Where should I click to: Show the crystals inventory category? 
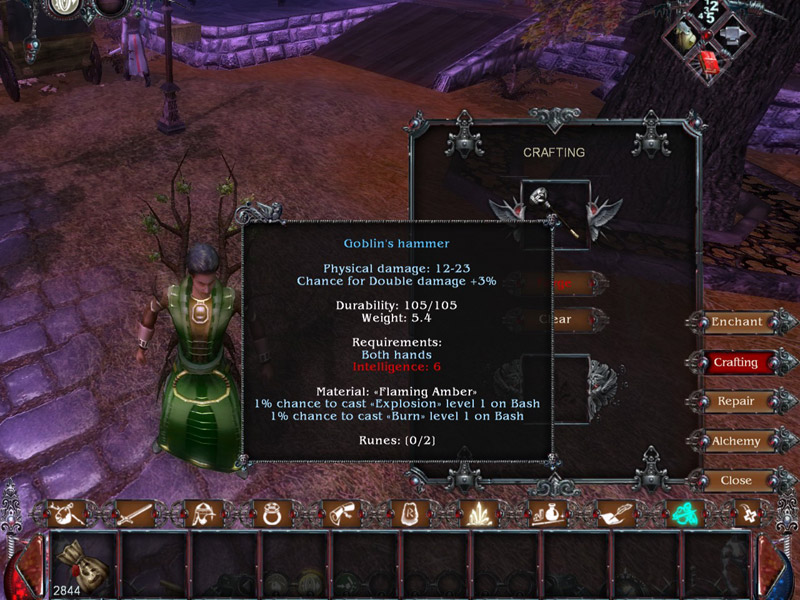481,515
